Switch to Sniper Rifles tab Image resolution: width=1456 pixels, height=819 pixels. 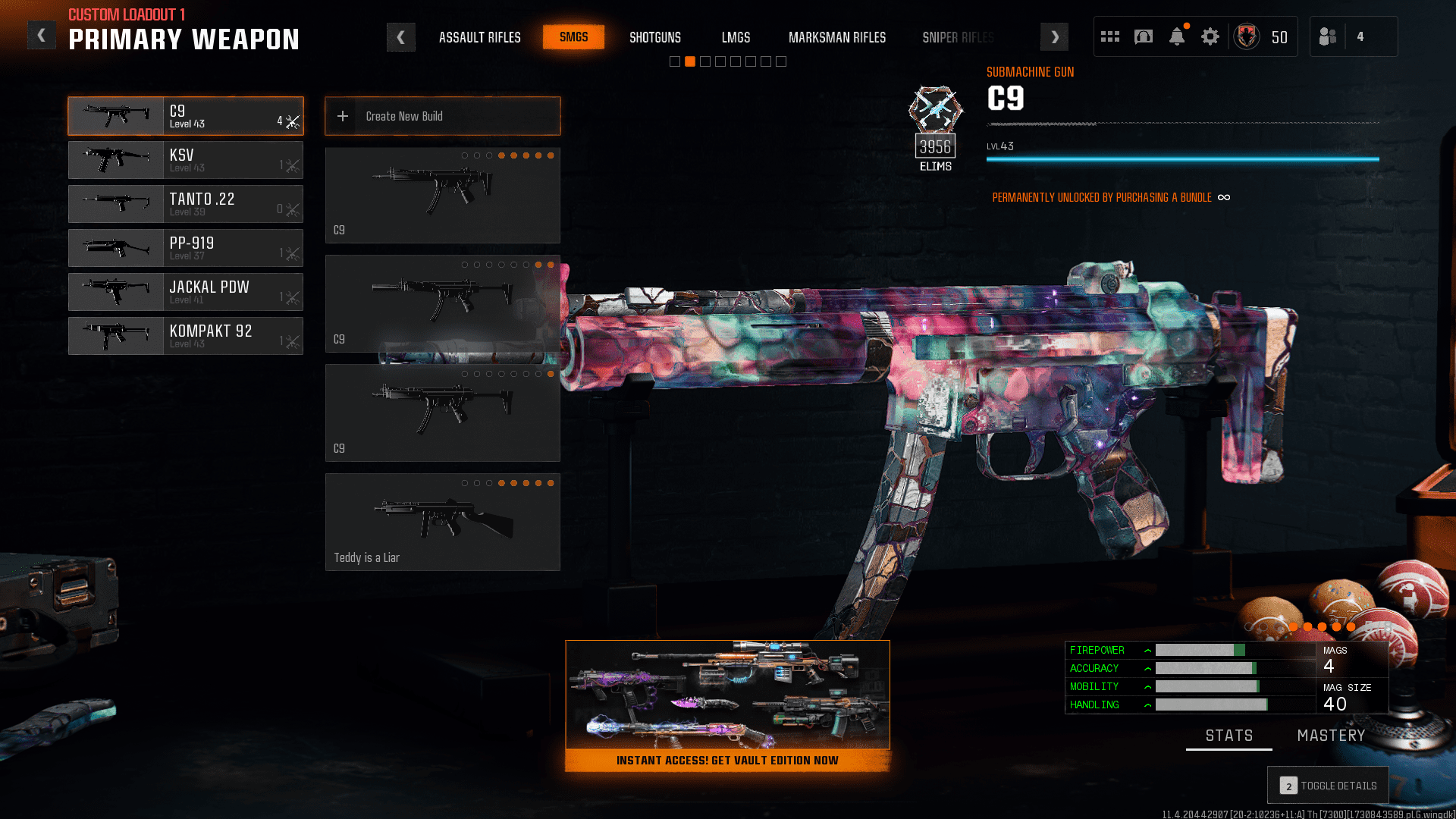click(958, 37)
